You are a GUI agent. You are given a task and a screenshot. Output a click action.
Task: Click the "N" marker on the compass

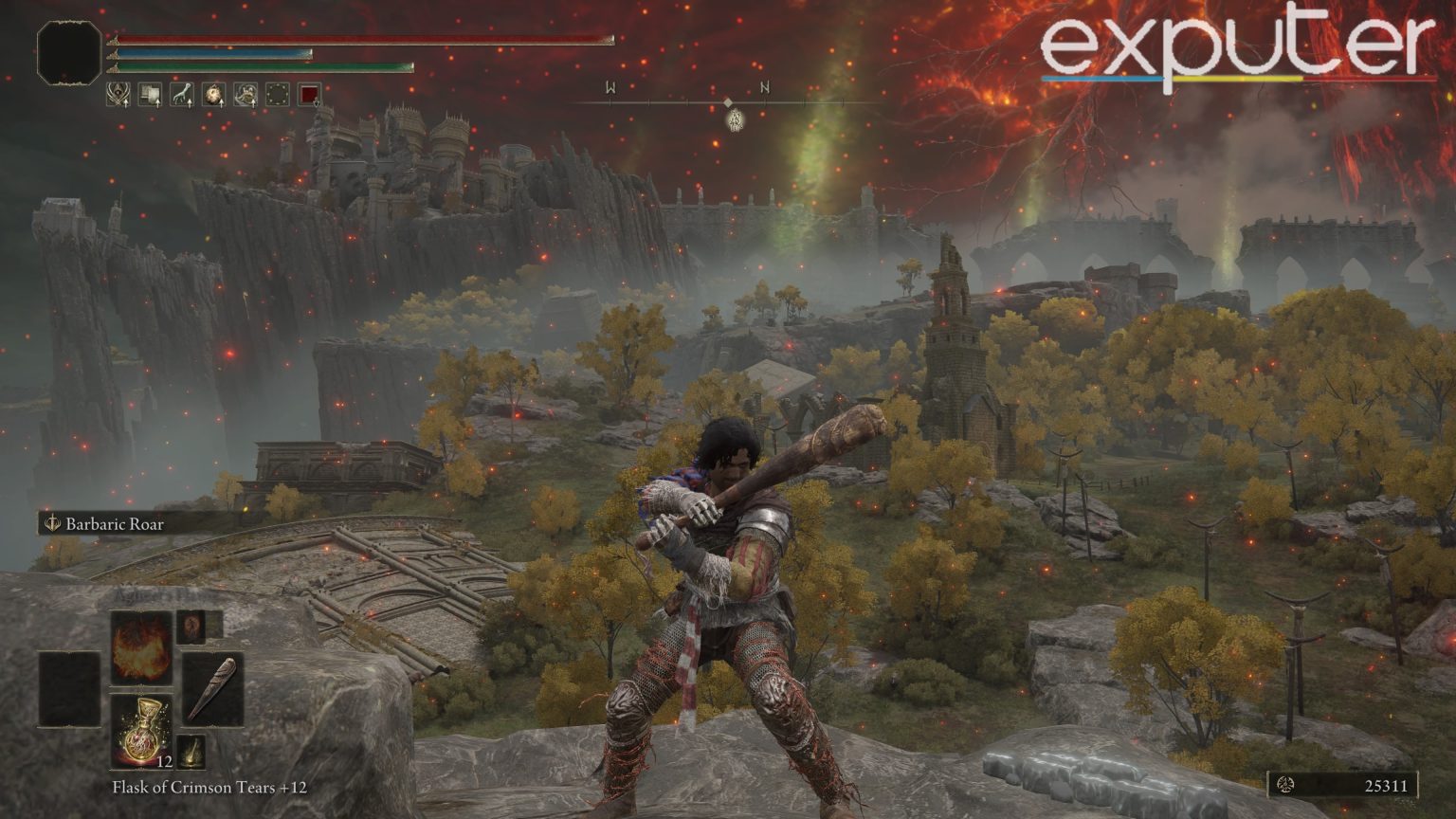click(x=764, y=86)
